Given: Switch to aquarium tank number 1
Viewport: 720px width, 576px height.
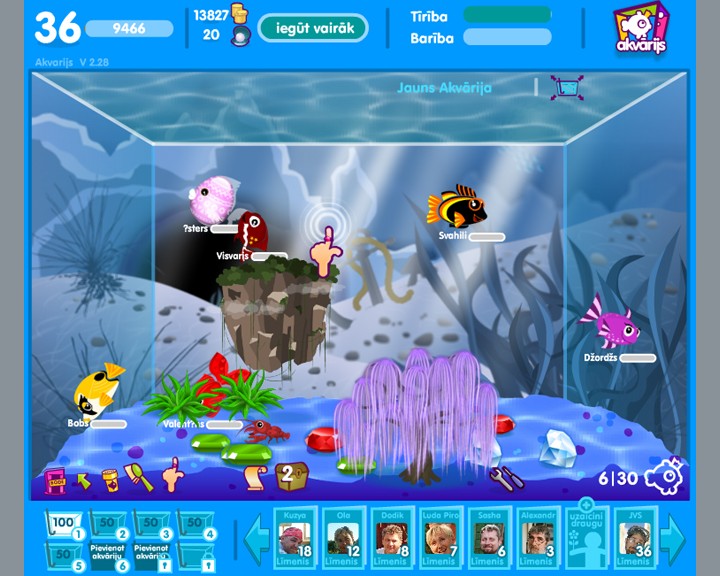Looking at the screenshot, I should (64, 525).
